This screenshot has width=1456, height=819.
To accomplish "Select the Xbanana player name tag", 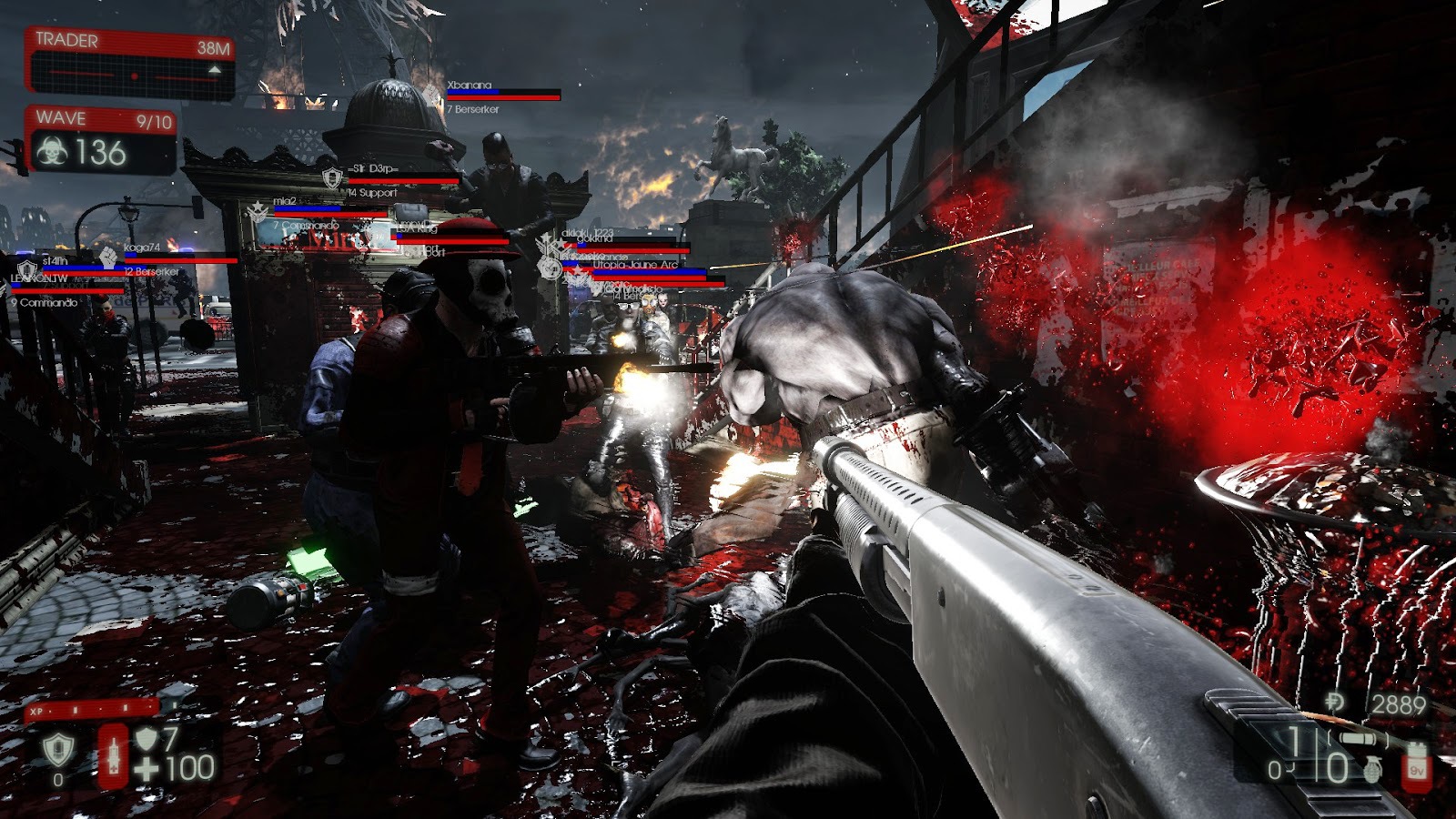I will coord(469,85).
